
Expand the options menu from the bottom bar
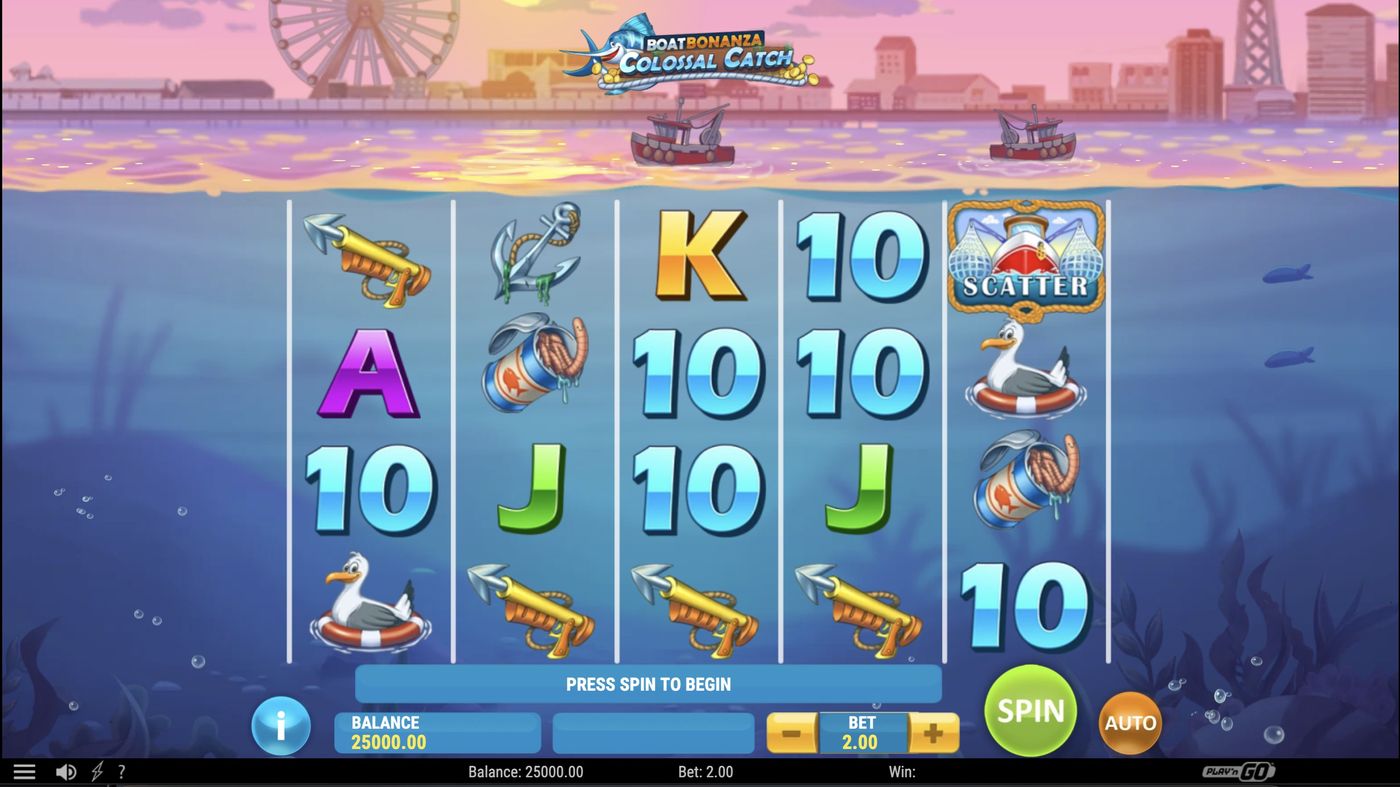24,771
